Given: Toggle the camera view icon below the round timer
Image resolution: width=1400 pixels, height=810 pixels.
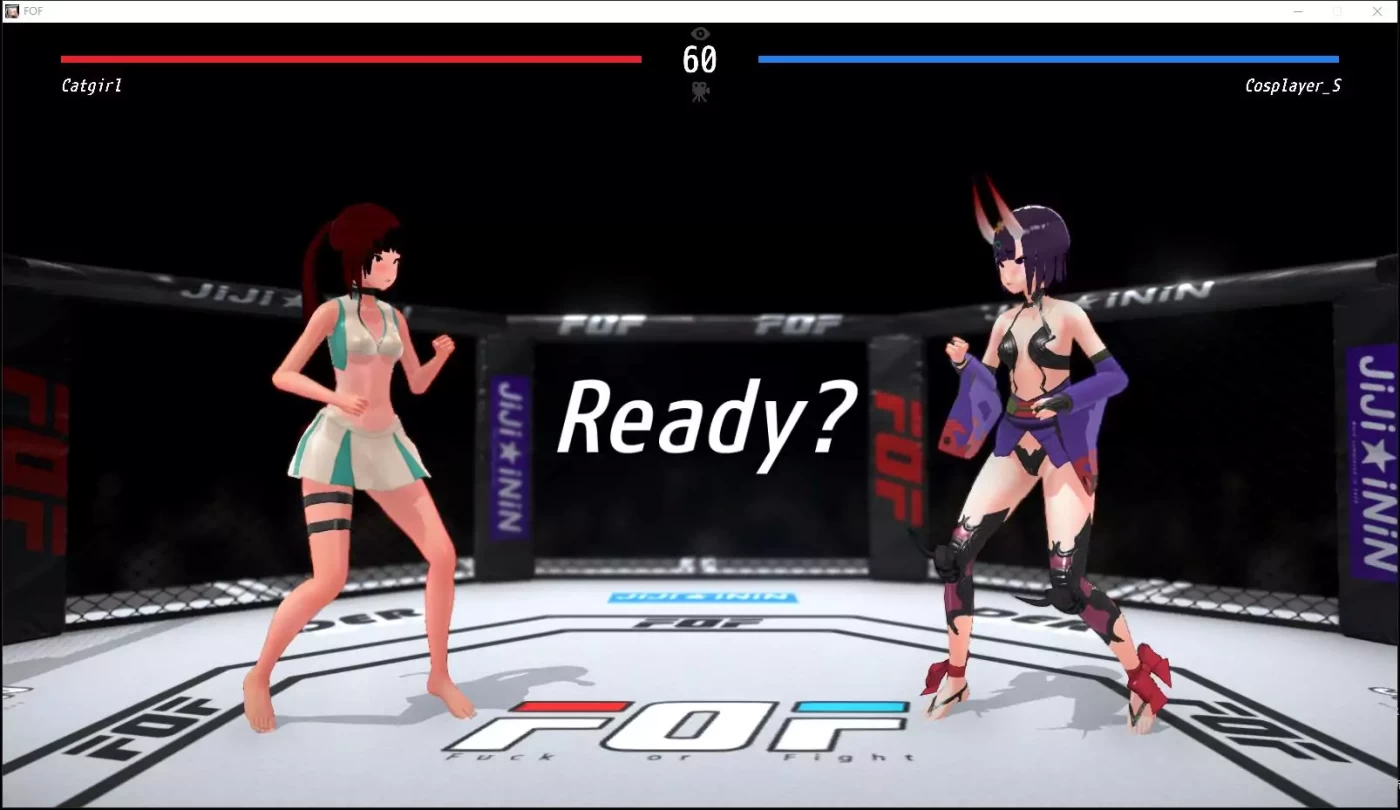Looking at the screenshot, I should tap(701, 91).
